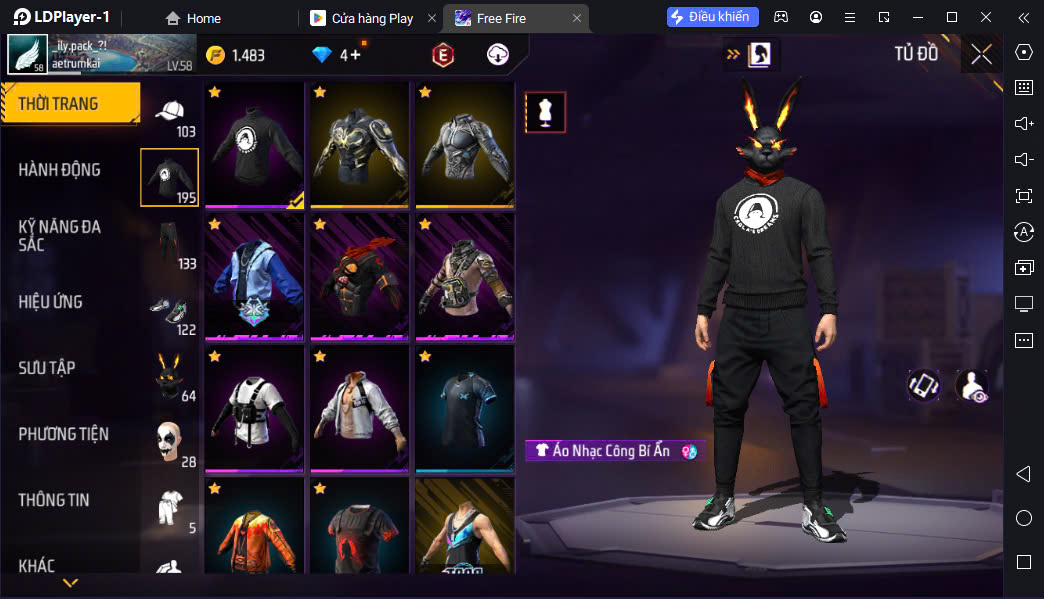Pick the gold and black armored top

(359, 145)
